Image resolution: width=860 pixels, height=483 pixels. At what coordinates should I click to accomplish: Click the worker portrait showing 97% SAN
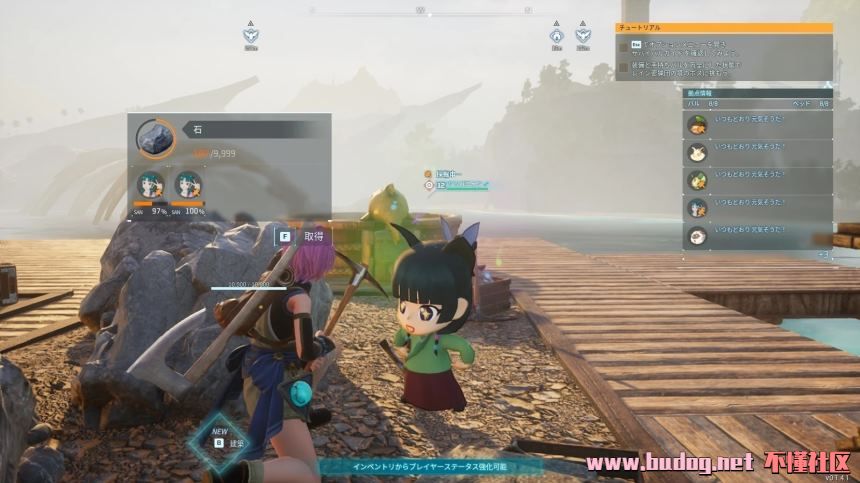point(152,186)
